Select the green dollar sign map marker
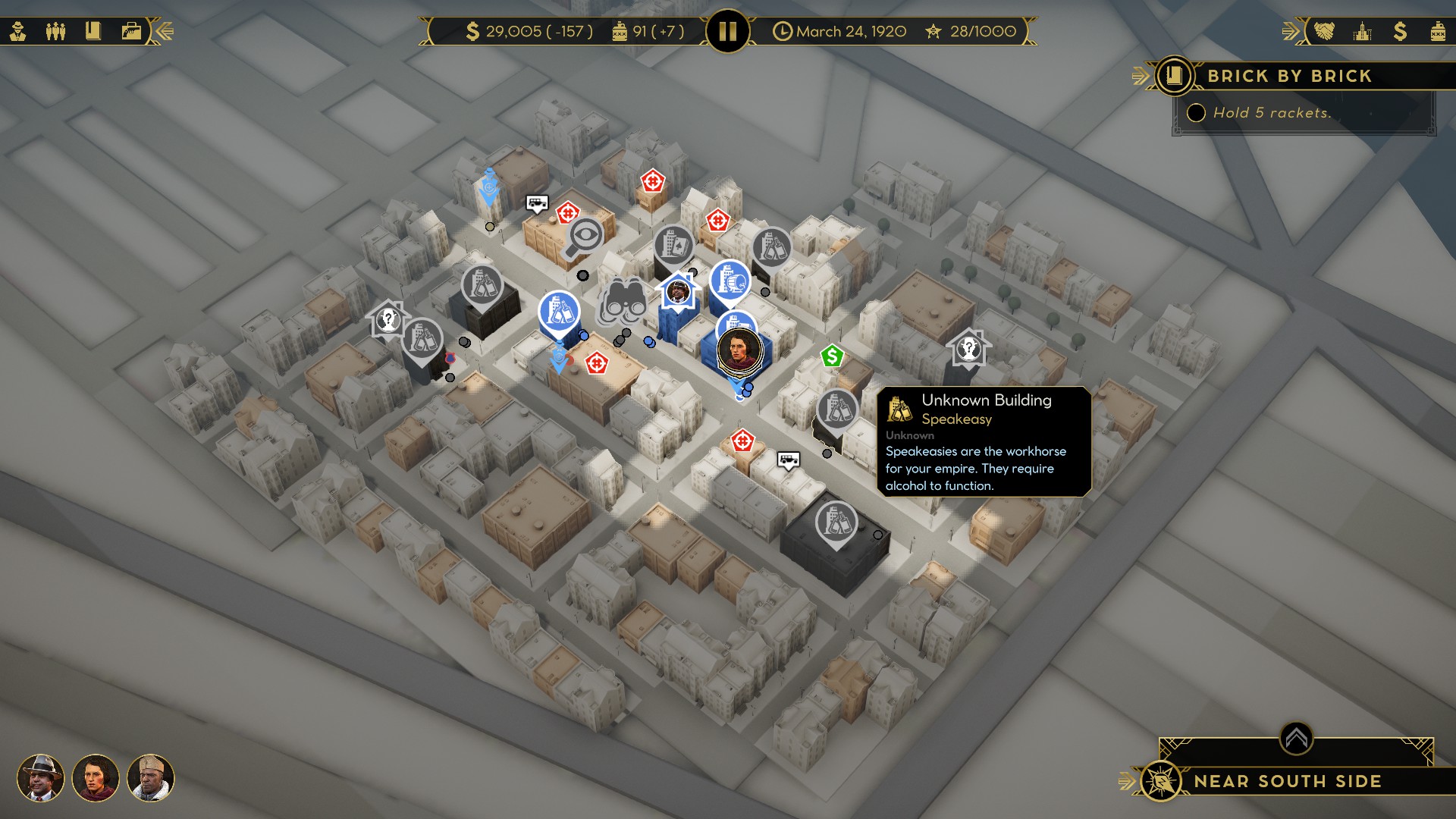 832,356
